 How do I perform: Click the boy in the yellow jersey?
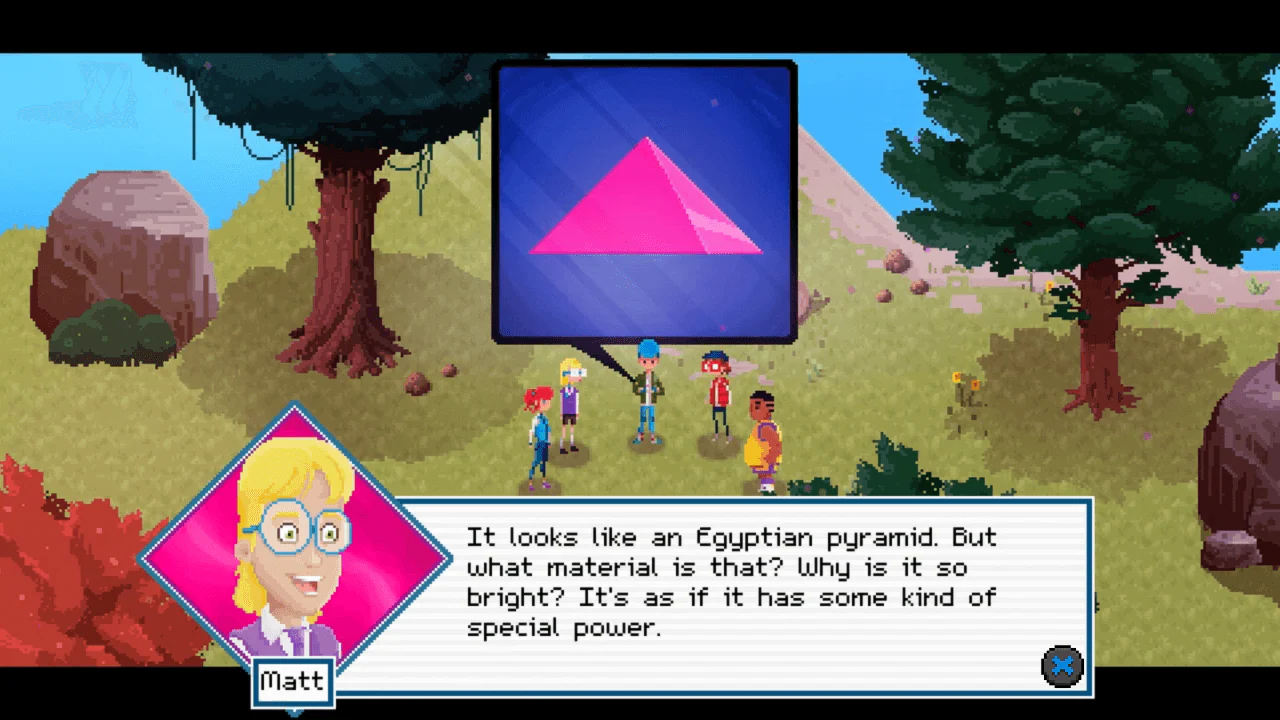point(762,440)
